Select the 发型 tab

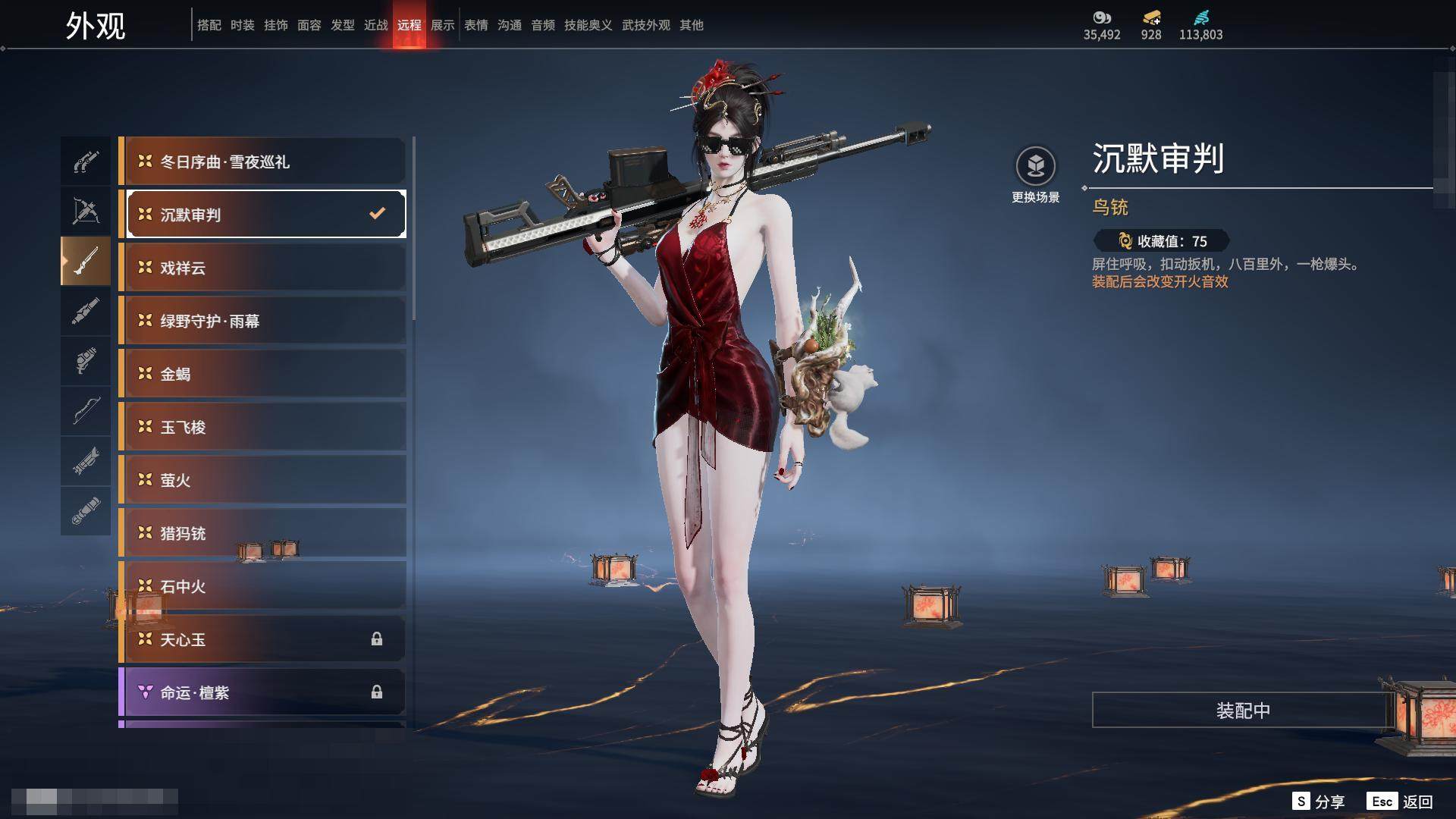(343, 25)
